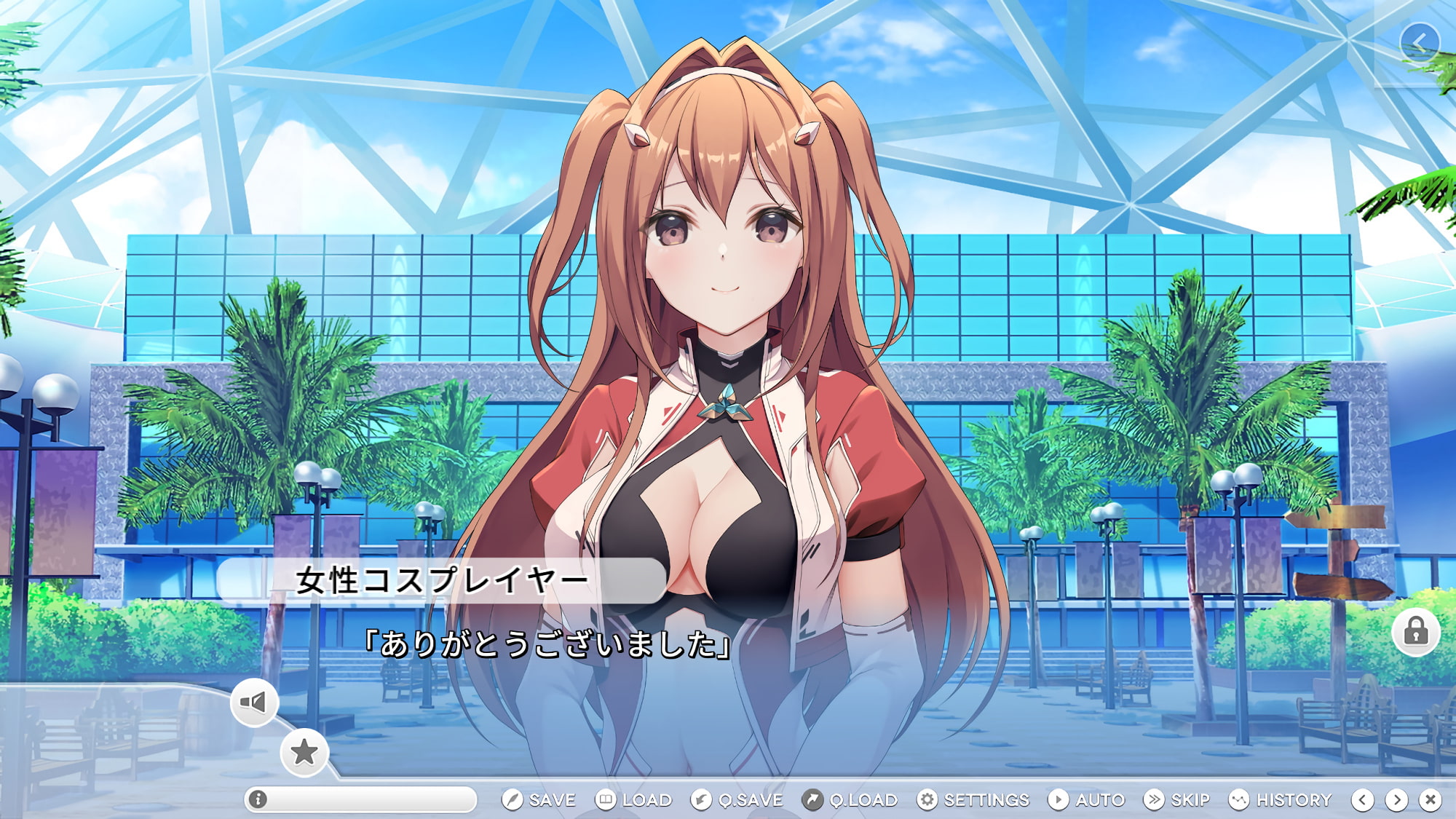Click the left arrow button in bottom bar
Image resolution: width=1456 pixels, height=819 pixels.
[1363, 800]
